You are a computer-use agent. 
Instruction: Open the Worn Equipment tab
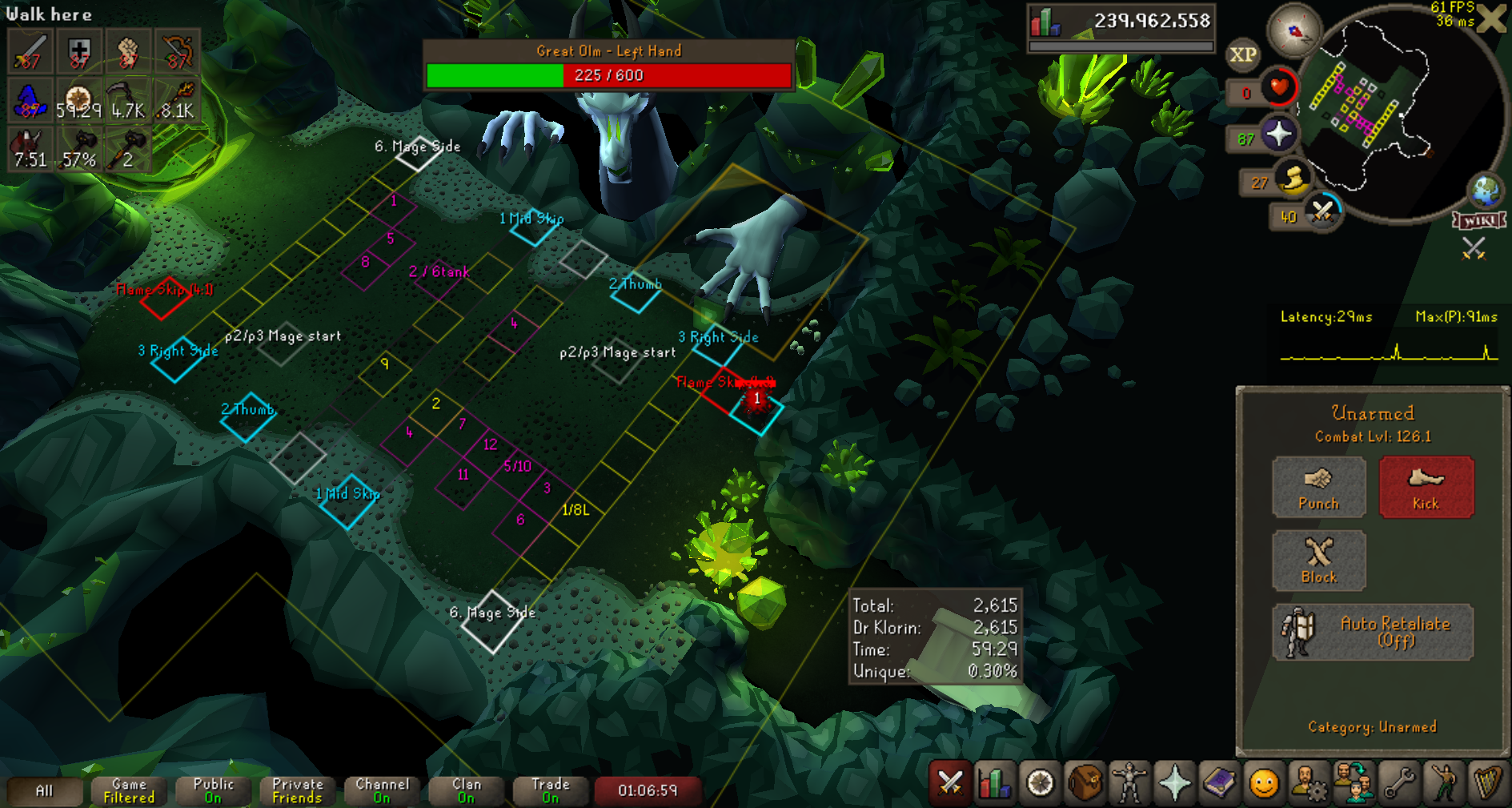click(x=1129, y=782)
